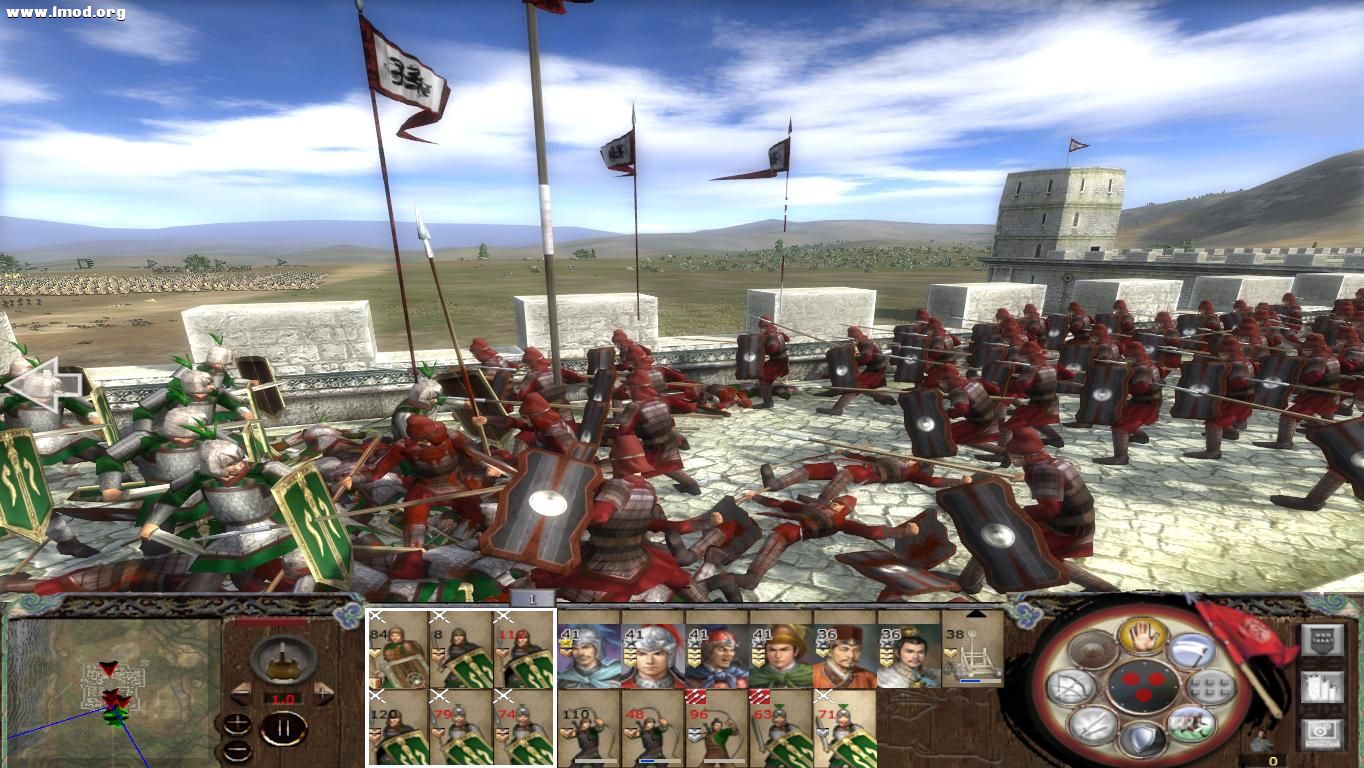This screenshot has height=768, width=1364.
Task: Click the cavalry charge icon with horses
Action: point(1192,727)
